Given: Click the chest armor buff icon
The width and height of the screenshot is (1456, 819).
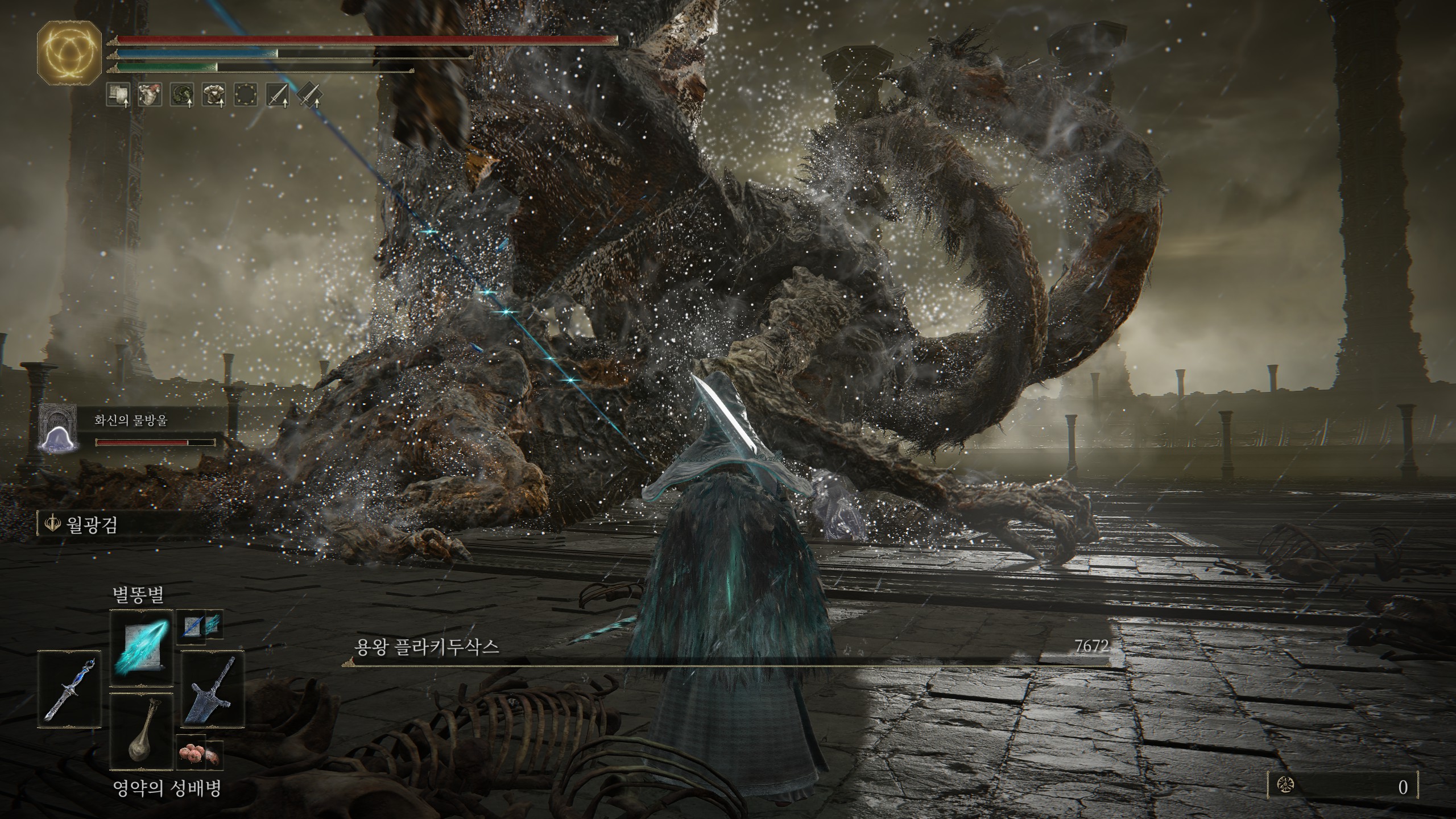Looking at the screenshot, I should tap(214, 95).
